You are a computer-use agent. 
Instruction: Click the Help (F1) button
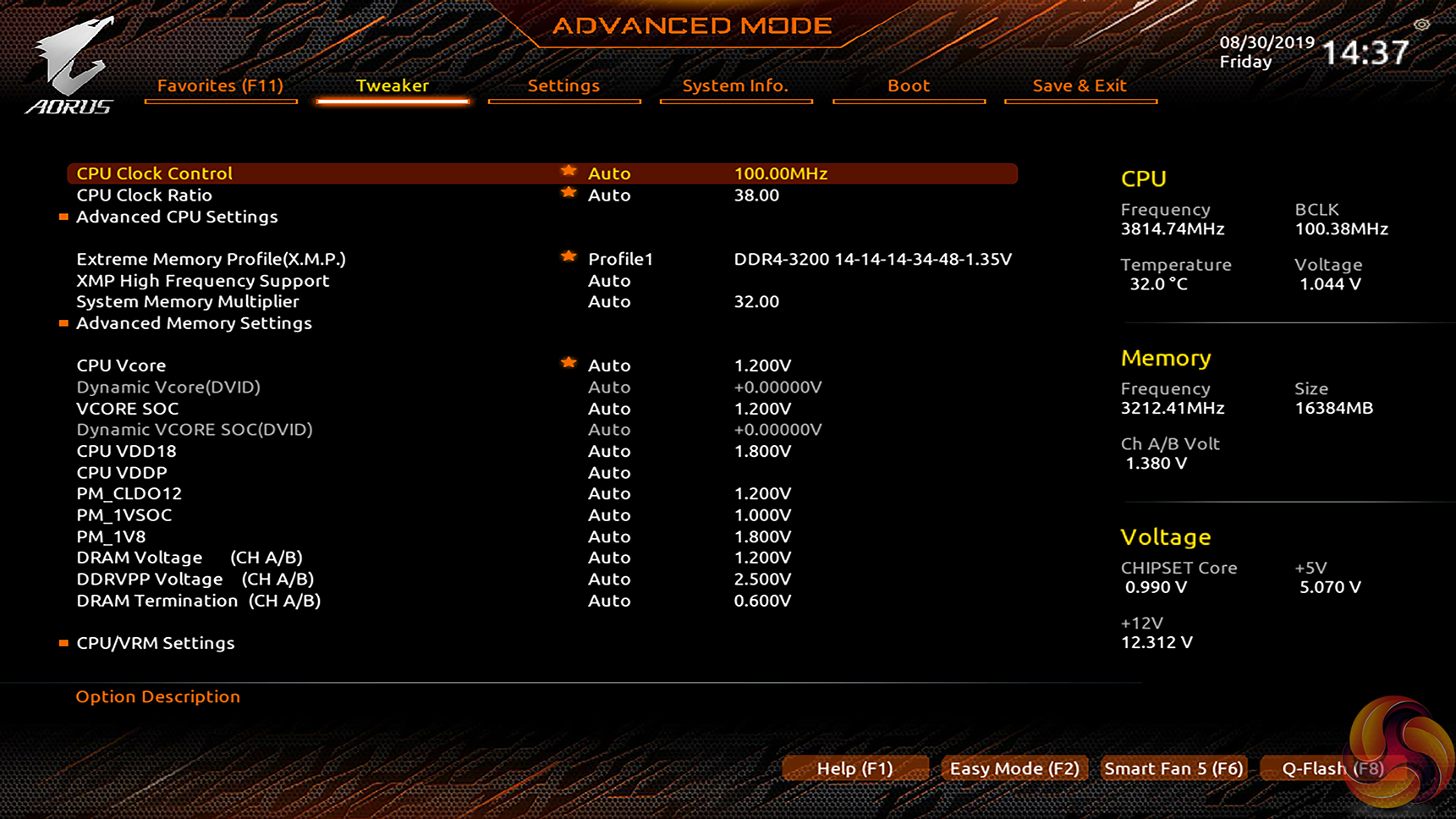(x=854, y=768)
